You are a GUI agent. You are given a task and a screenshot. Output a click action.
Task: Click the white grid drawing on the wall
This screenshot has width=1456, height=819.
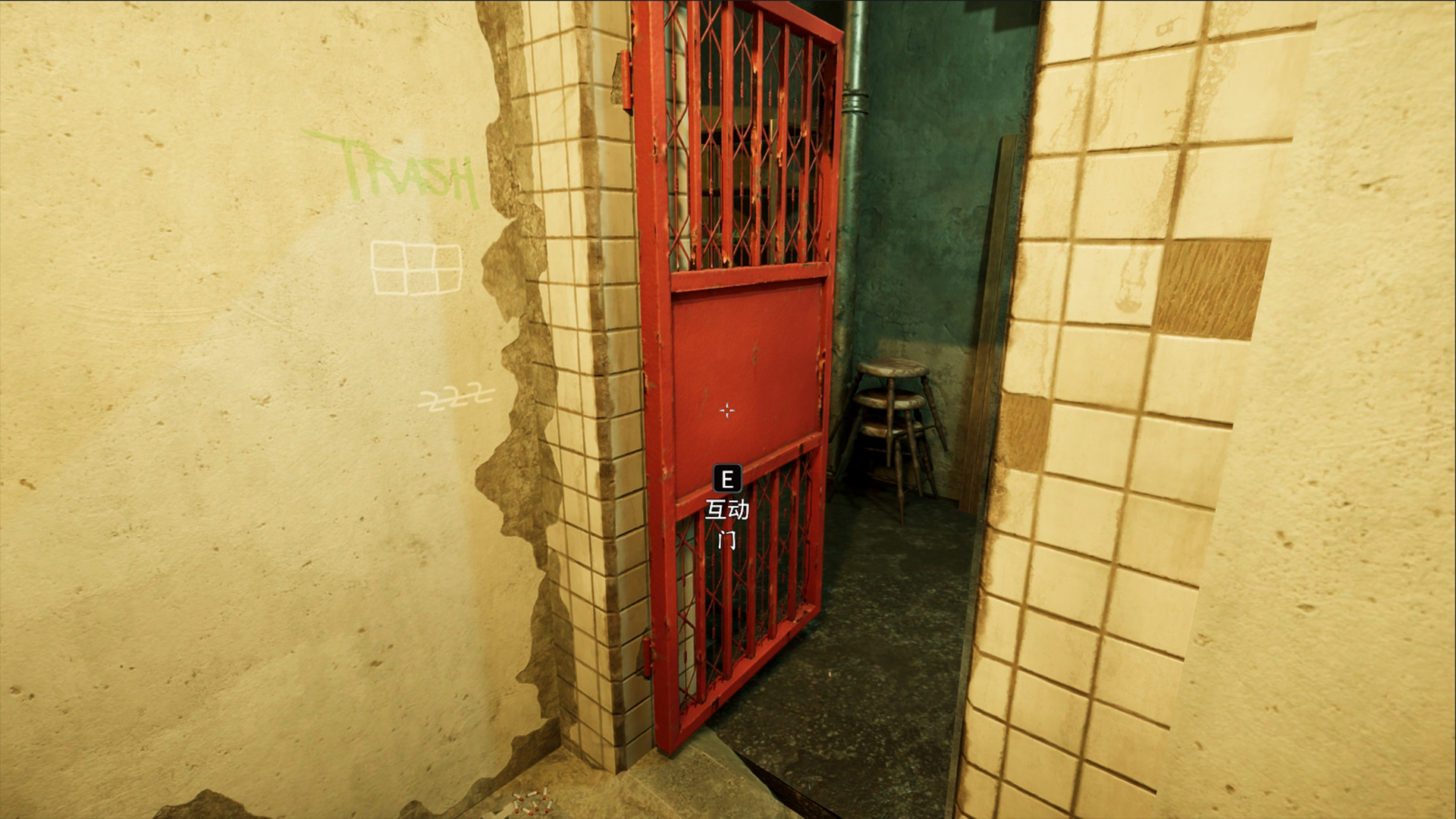click(417, 267)
